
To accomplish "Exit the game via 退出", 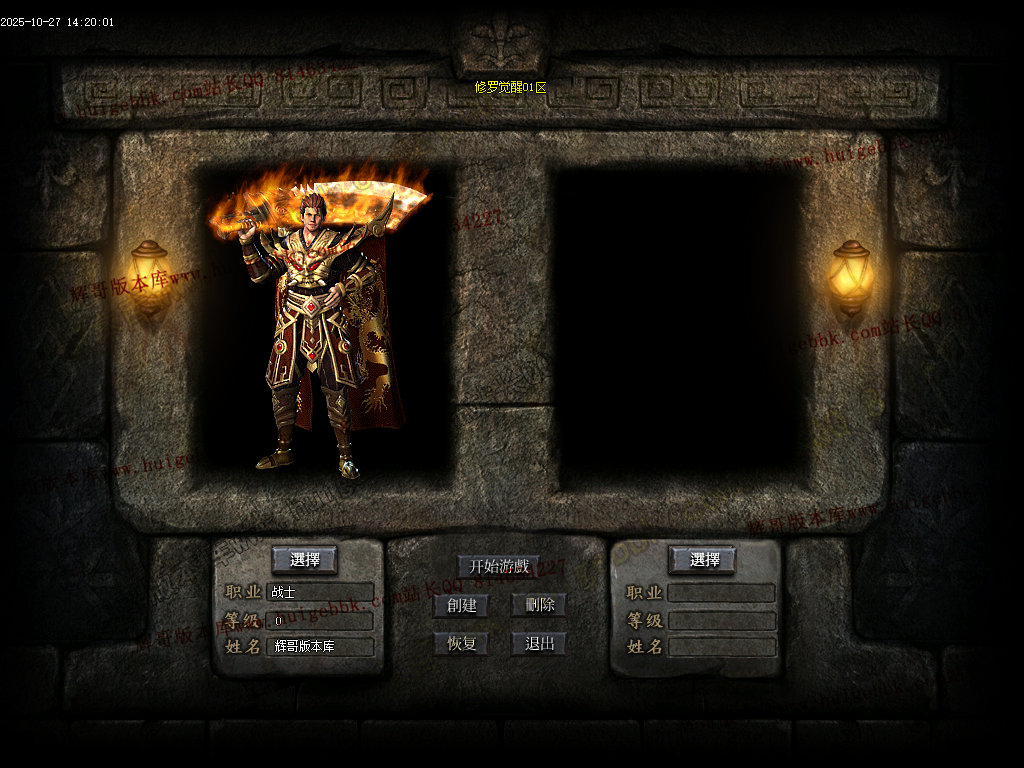I will [539, 643].
